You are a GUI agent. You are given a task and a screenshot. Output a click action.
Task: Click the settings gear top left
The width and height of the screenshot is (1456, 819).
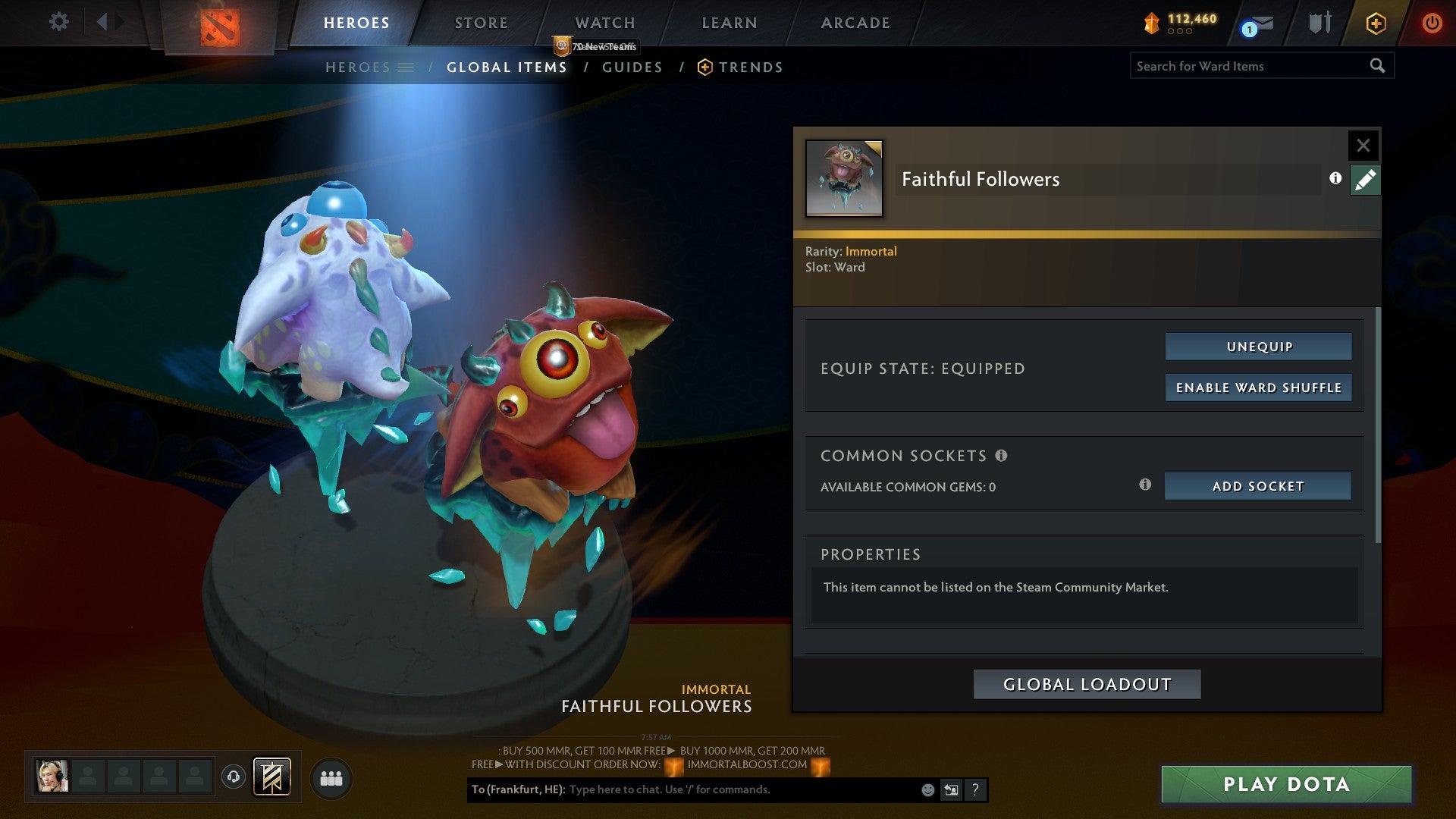[x=58, y=21]
